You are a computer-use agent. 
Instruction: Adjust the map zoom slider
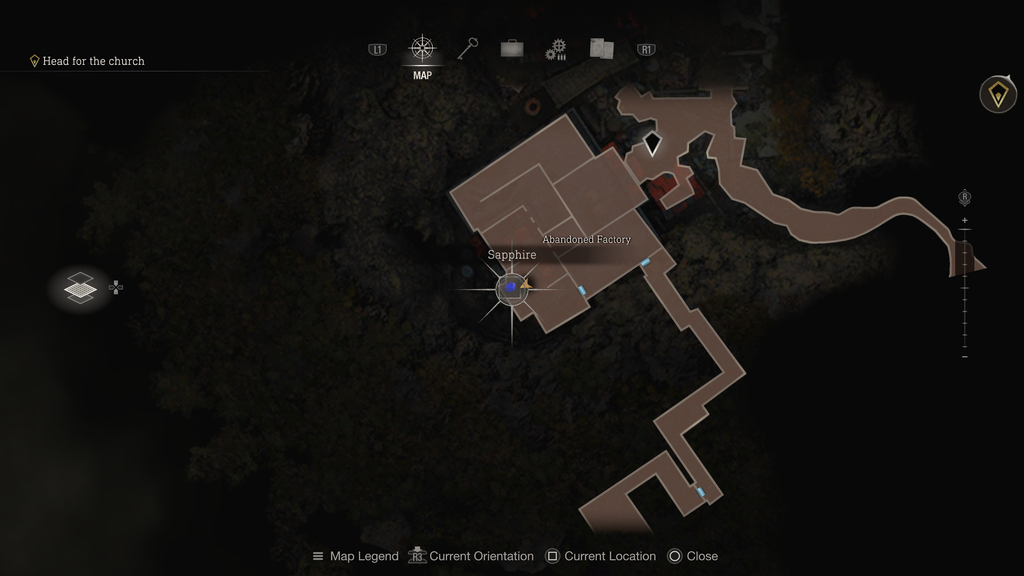(x=964, y=288)
